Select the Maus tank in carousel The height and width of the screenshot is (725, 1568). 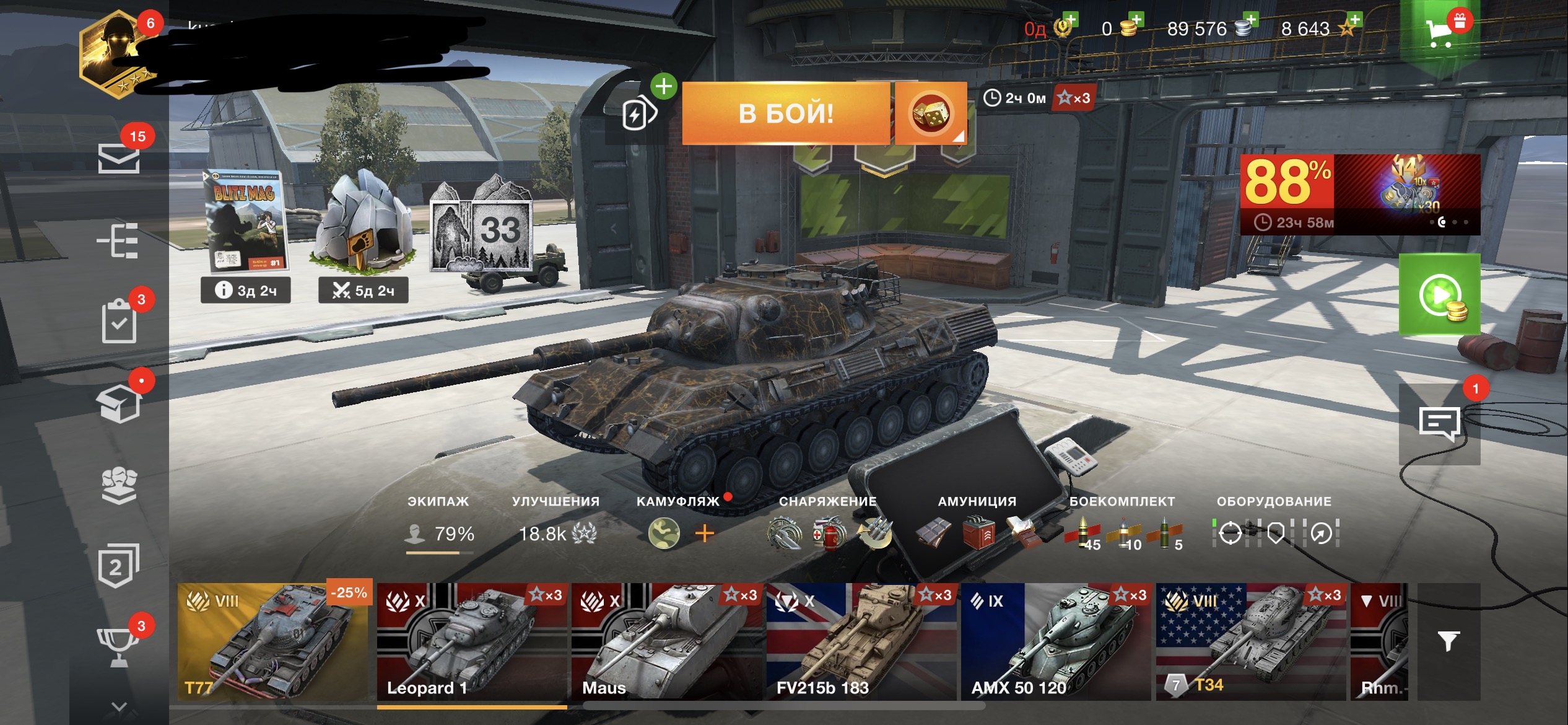pos(668,642)
